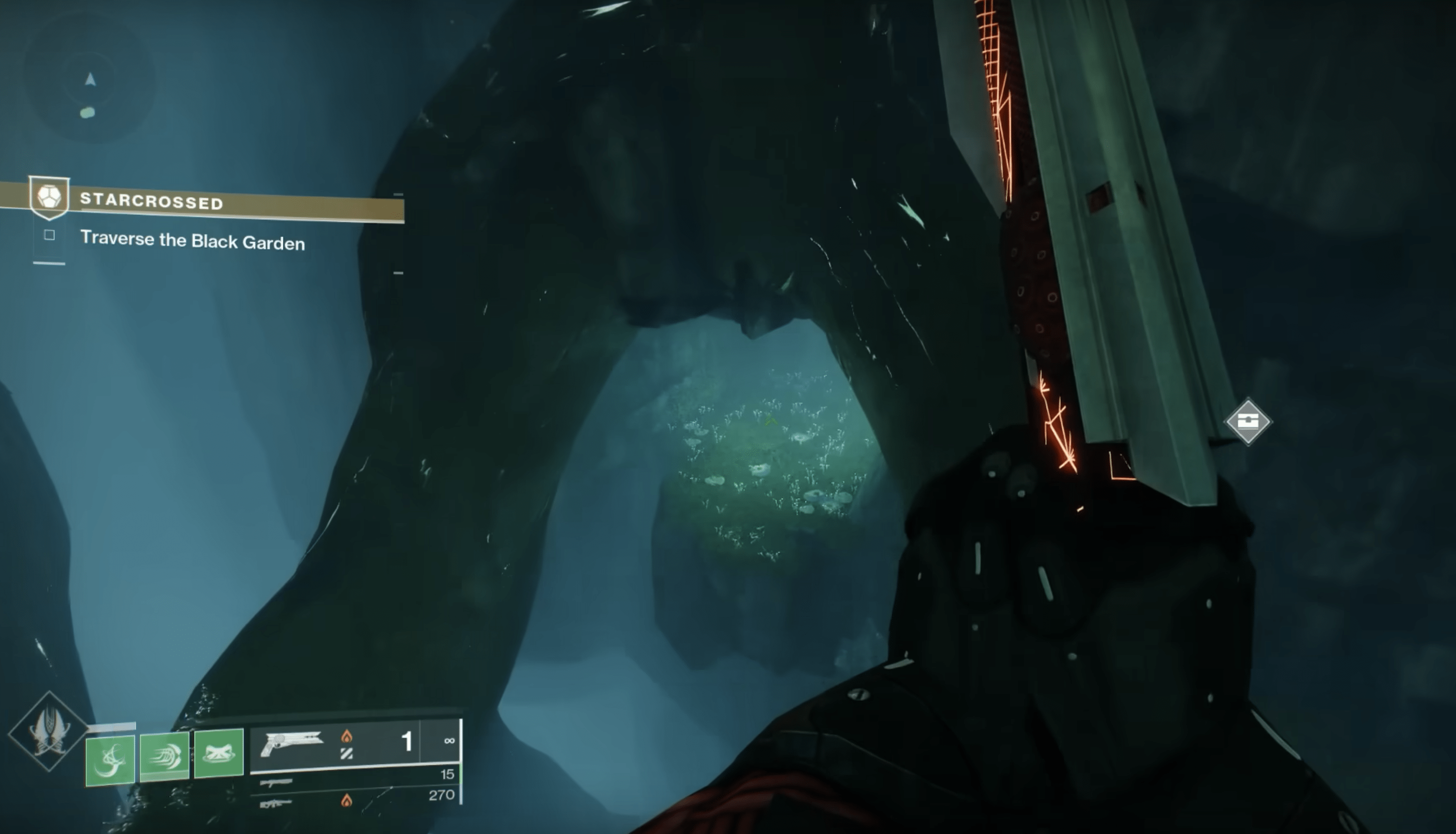This screenshot has width=1456, height=834.
Task: Tick the Traverse the Black Garden objective box
Action: pyautogui.click(x=49, y=235)
